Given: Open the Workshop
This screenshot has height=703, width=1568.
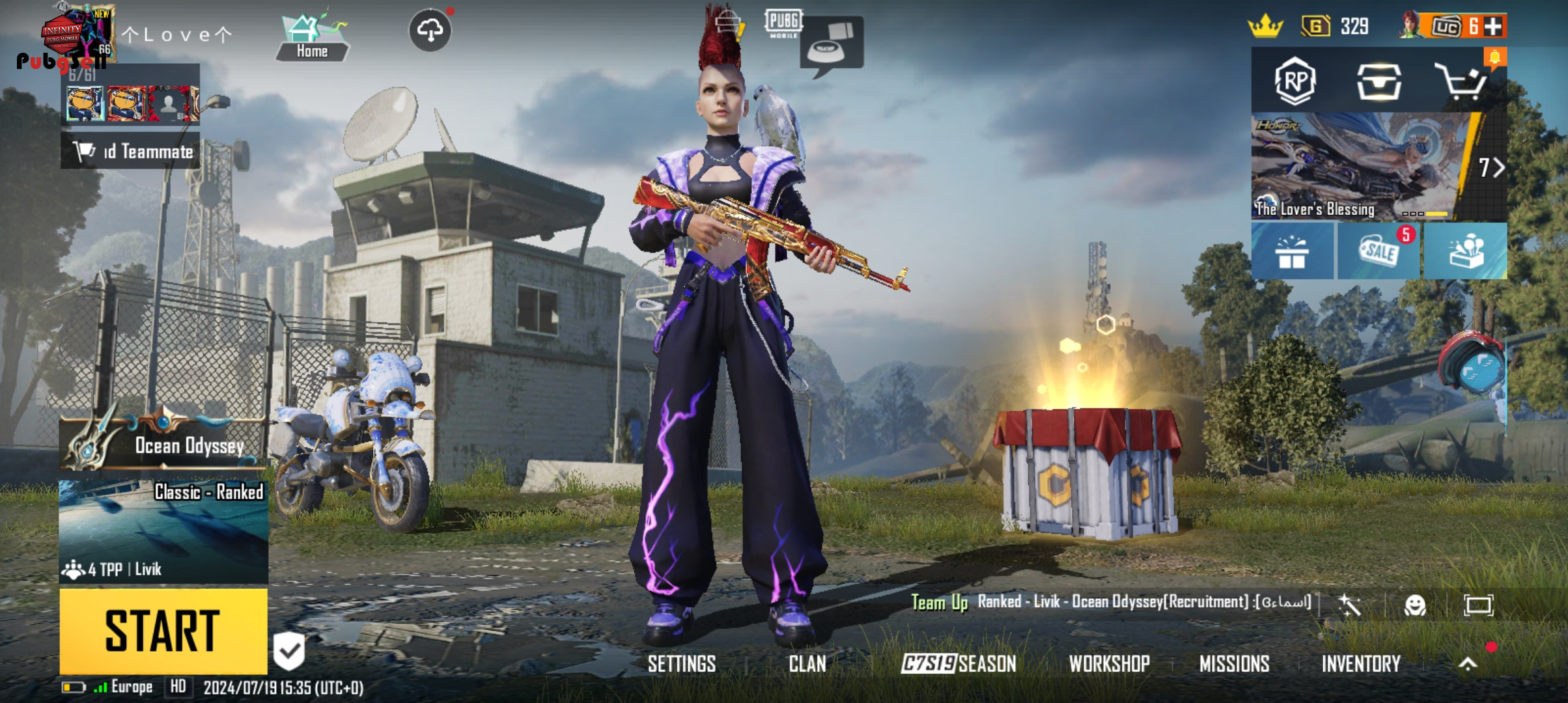Looking at the screenshot, I should pos(1109,664).
